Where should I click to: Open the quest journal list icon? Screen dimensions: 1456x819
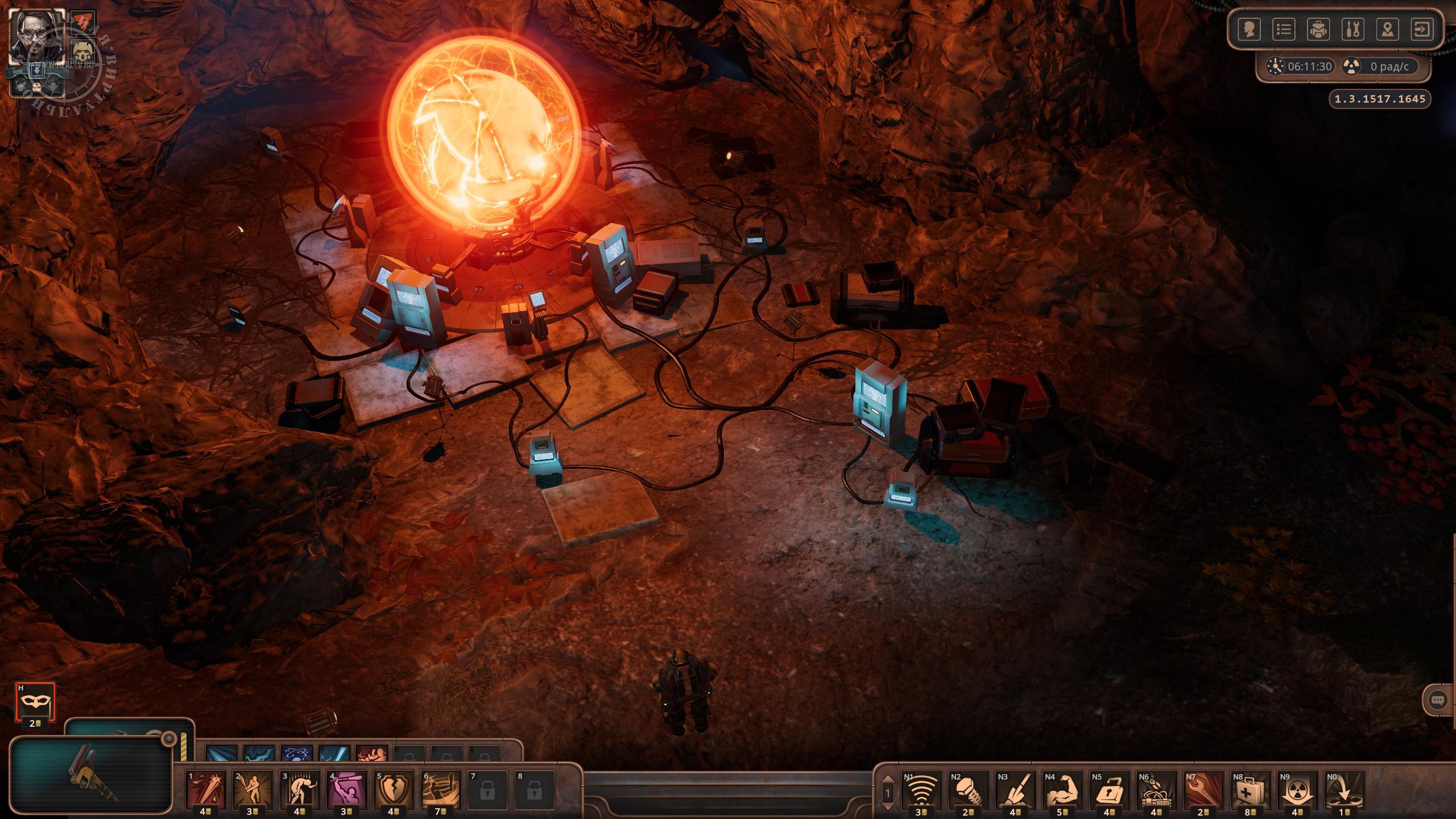tap(1284, 30)
